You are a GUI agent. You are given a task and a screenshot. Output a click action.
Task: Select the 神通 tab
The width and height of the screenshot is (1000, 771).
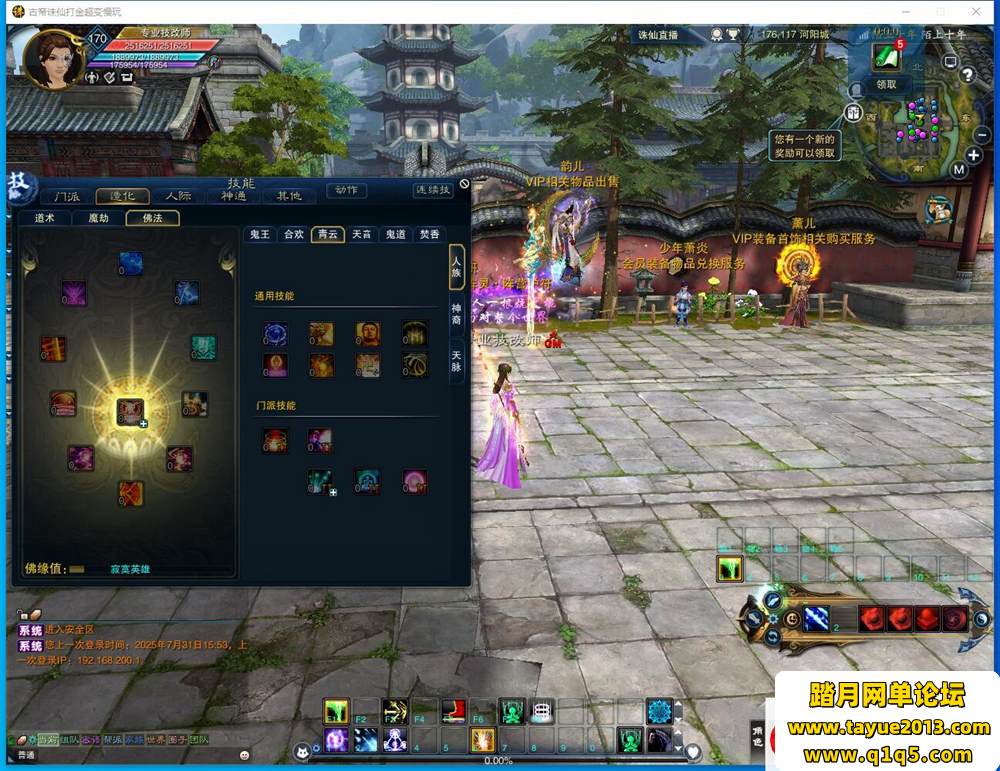pyautogui.click(x=234, y=196)
